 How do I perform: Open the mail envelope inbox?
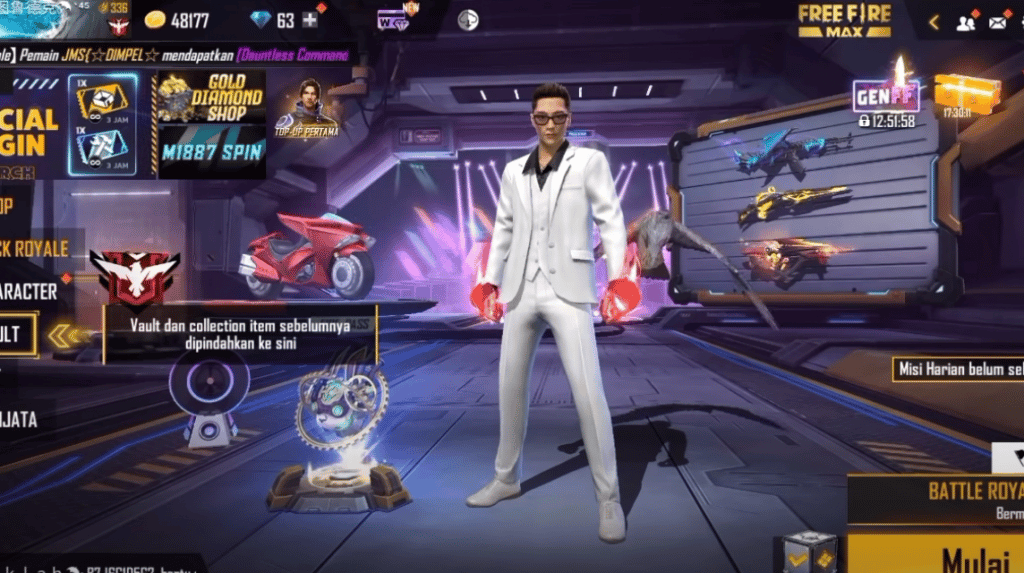pyautogui.click(x=998, y=22)
